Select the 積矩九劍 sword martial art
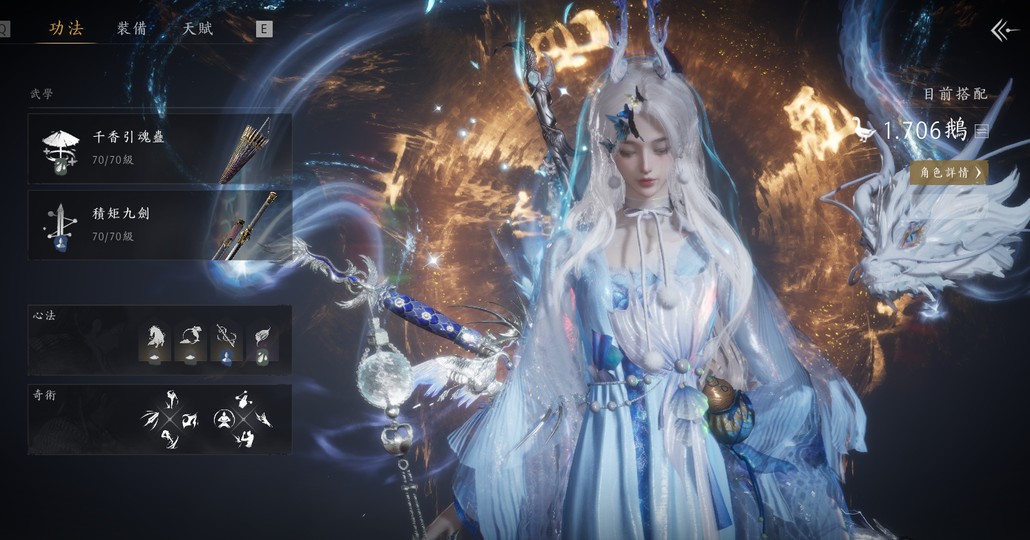Screen dimensions: 1030x540 coord(160,225)
